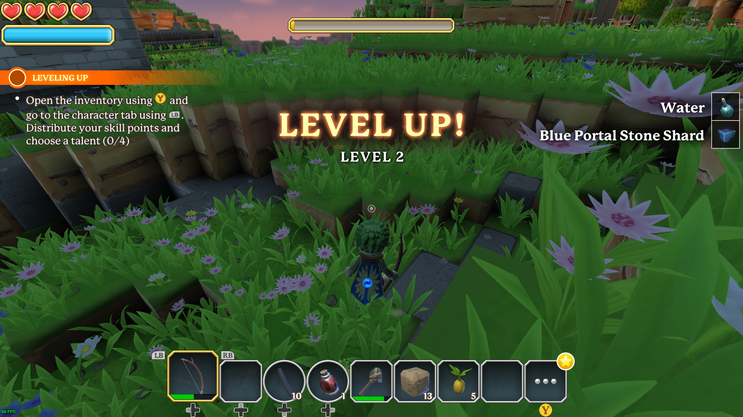Viewport: 743px width, 417px height.
Task: Choose the stone block stack
Action: pos(415,381)
